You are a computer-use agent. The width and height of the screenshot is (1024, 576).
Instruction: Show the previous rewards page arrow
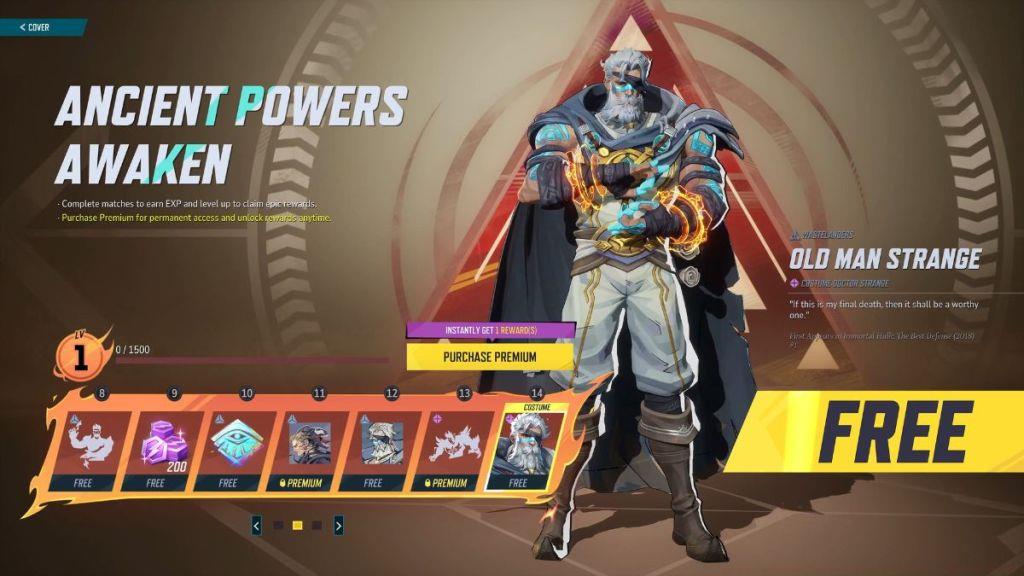[257, 525]
